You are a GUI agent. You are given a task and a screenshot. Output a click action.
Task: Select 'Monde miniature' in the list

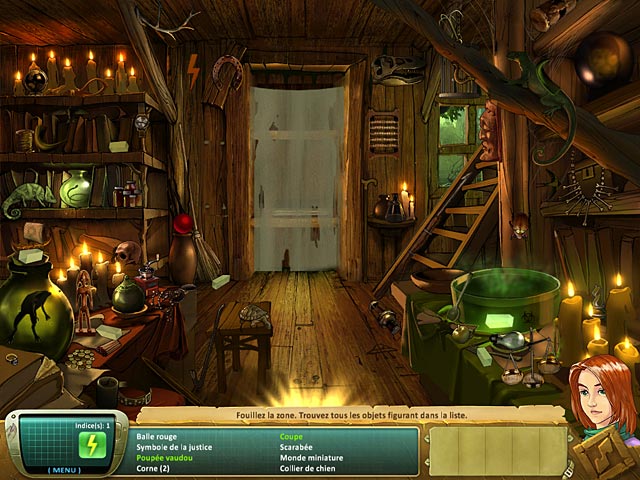(x=310, y=457)
